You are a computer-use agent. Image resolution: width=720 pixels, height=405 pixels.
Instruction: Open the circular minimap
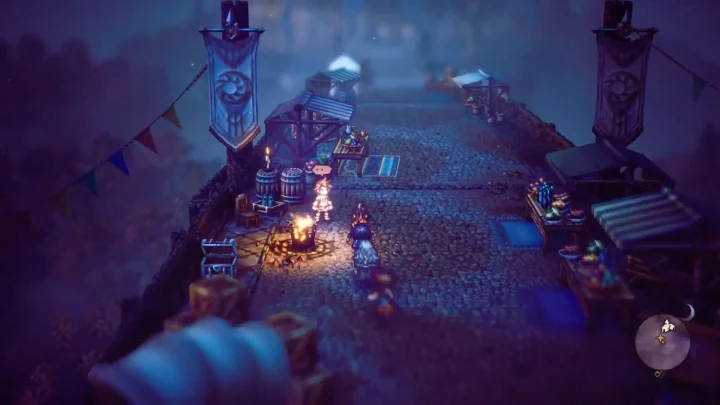662,341
